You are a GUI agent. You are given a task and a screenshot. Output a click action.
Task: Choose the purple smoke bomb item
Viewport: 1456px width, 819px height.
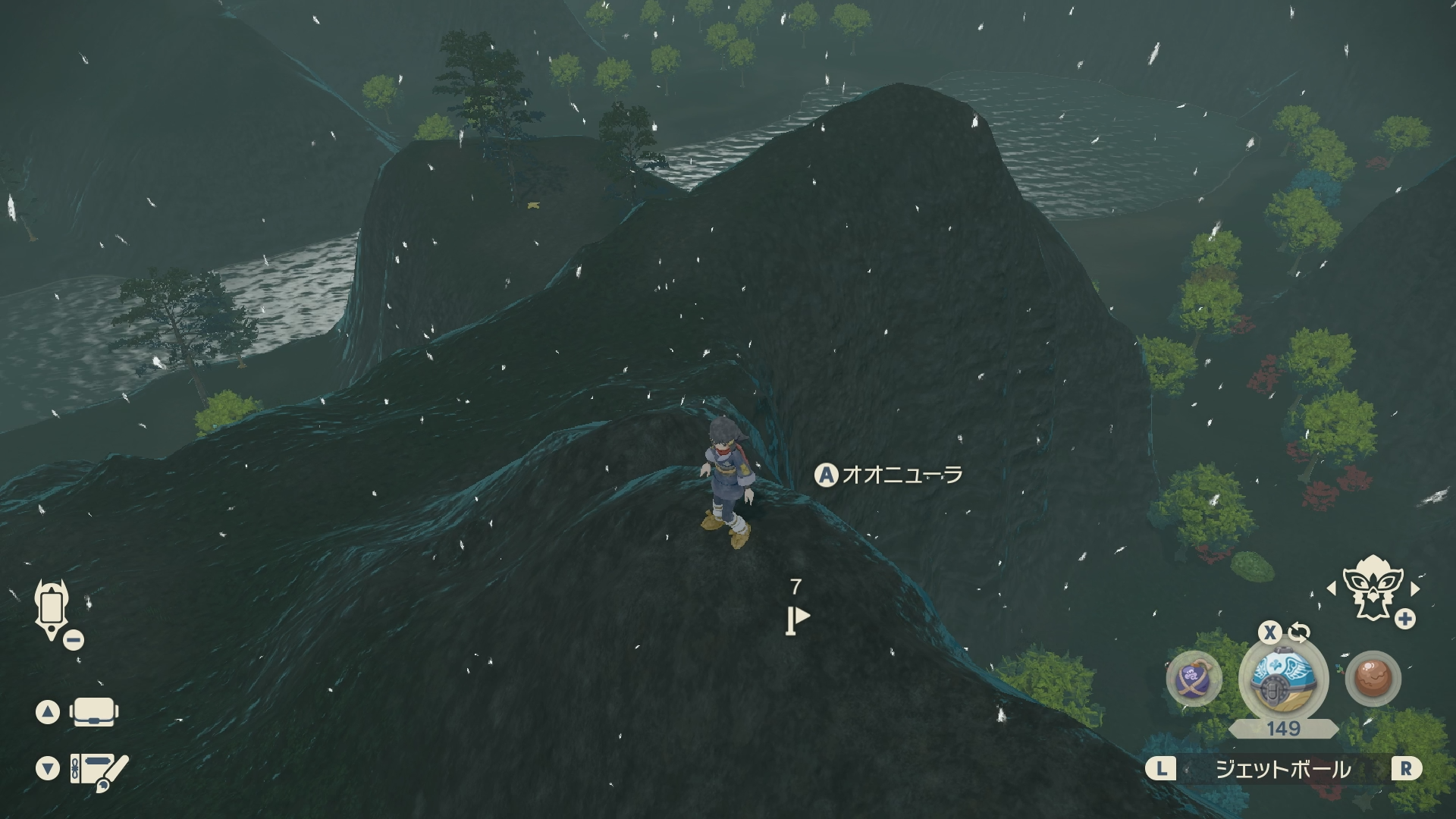[1194, 678]
